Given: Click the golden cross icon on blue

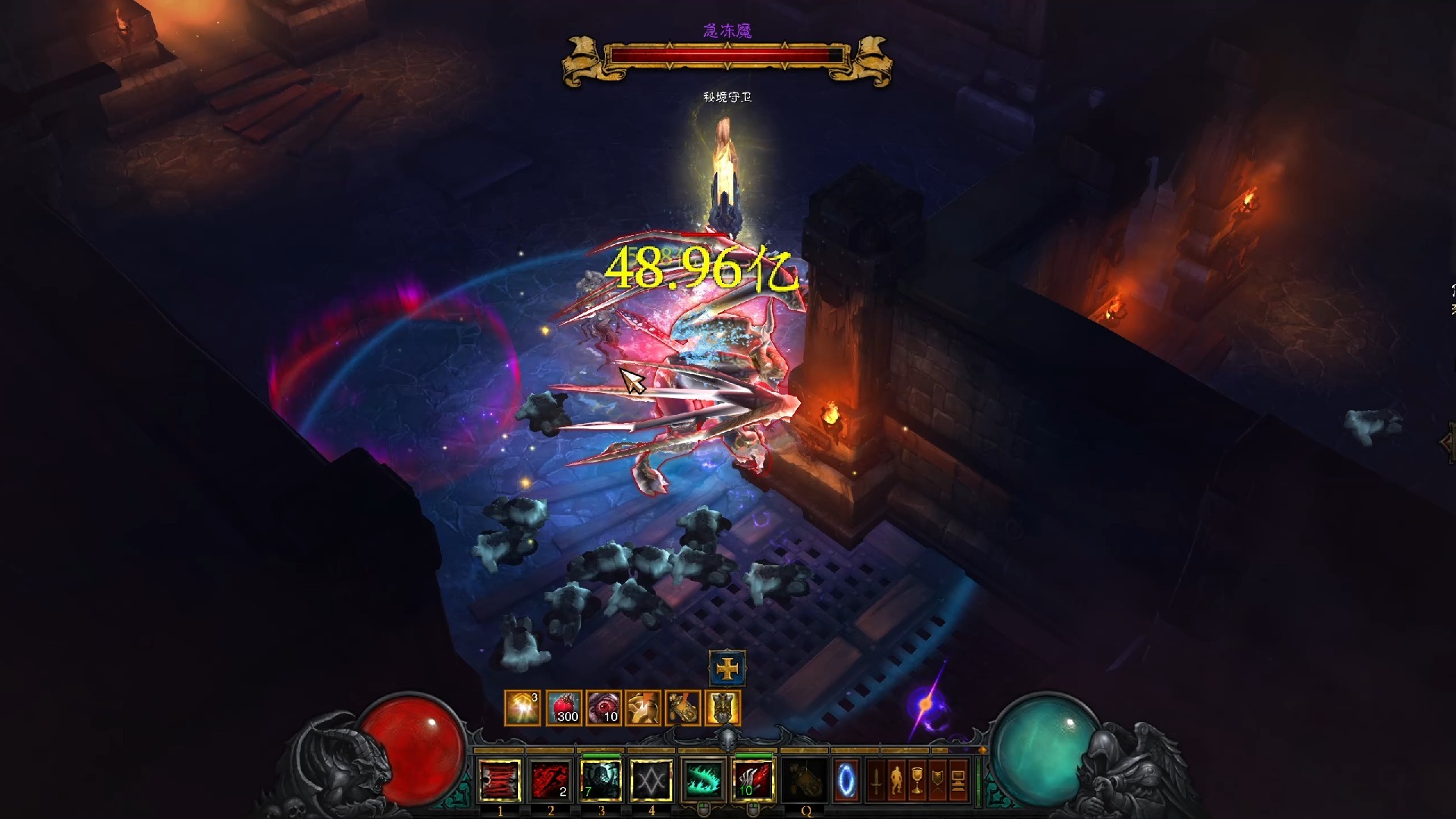Looking at the screenshot, I should point(727,669).
